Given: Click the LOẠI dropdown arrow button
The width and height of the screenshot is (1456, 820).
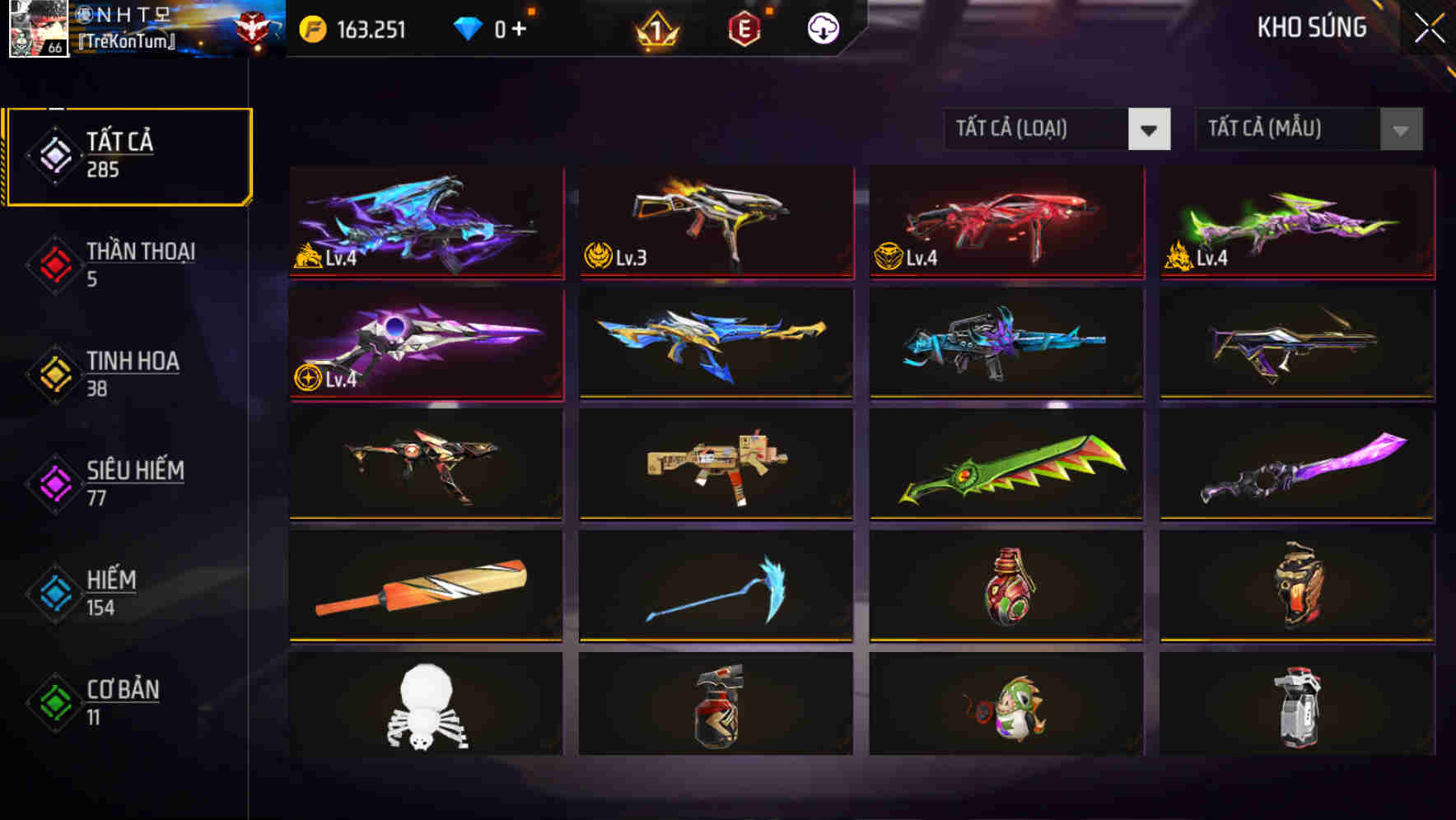Looking at the screenshot, I should (x=1150, y=129).
